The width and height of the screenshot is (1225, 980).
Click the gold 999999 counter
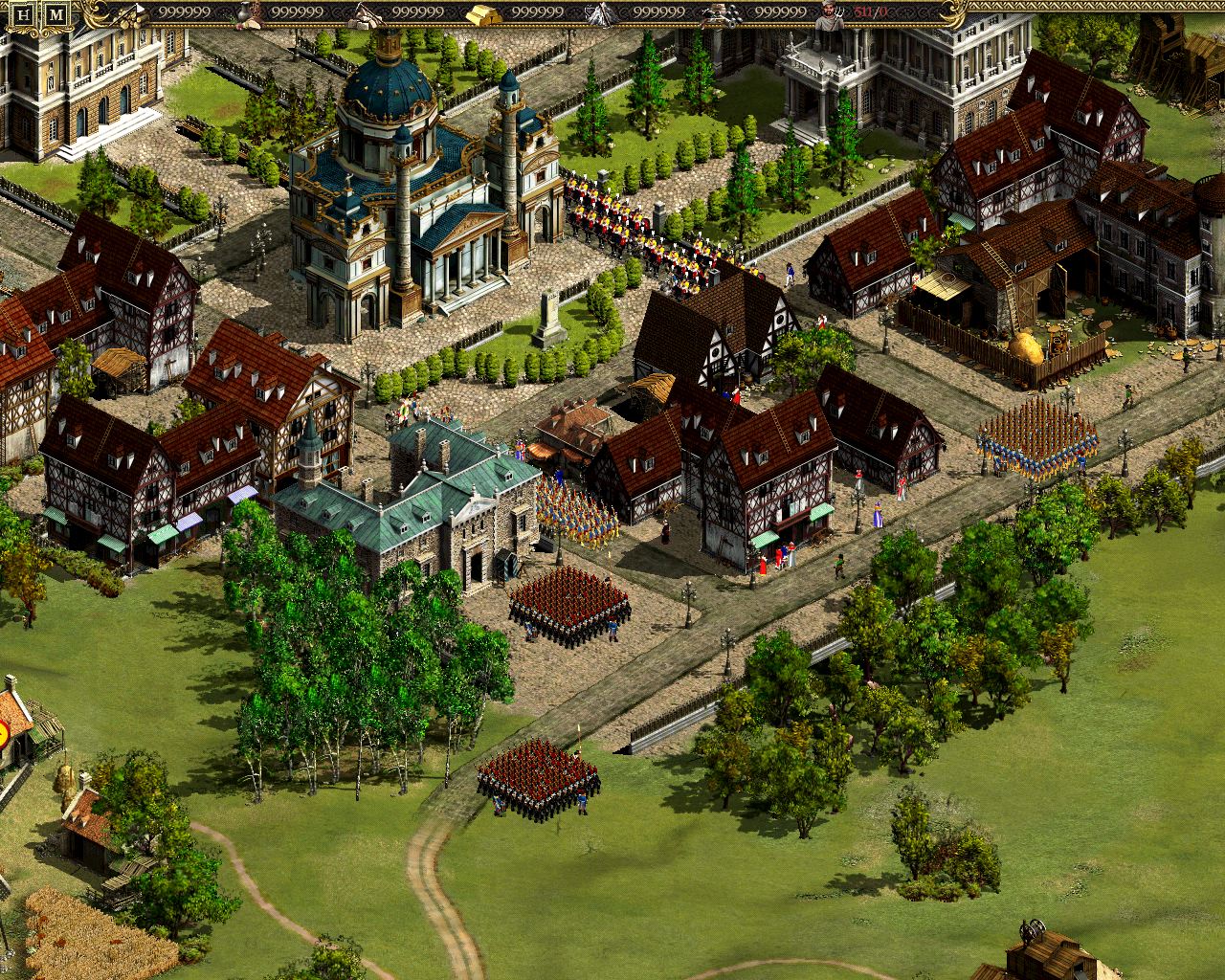pyautogui.click(x=538, y=11)
